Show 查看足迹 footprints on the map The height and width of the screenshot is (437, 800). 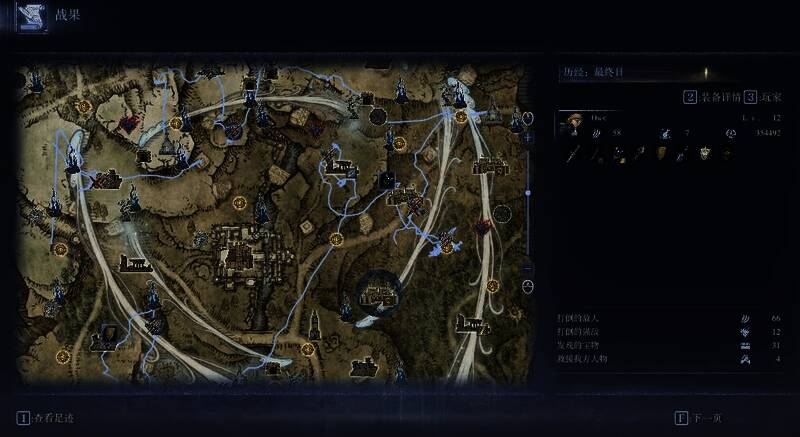coord(48,418)
